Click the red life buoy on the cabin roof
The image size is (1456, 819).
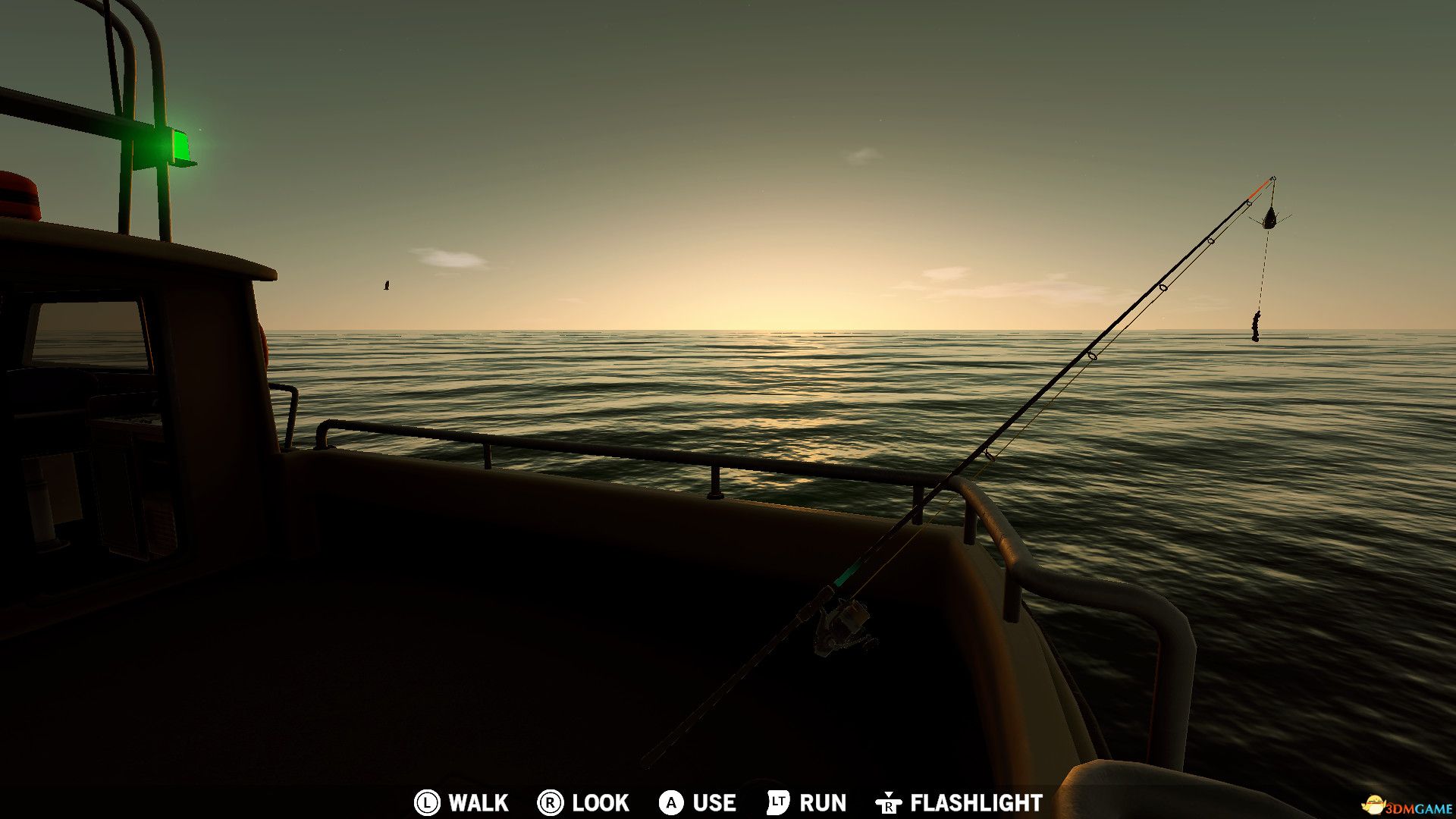click(x=15, y=193)
